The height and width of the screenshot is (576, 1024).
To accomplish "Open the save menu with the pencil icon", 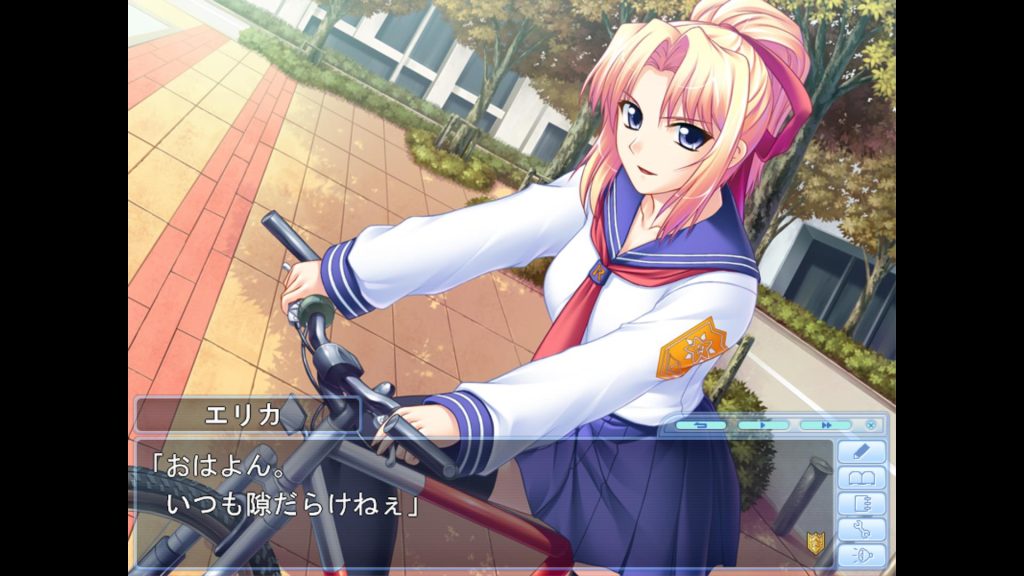I will (861, 452).
